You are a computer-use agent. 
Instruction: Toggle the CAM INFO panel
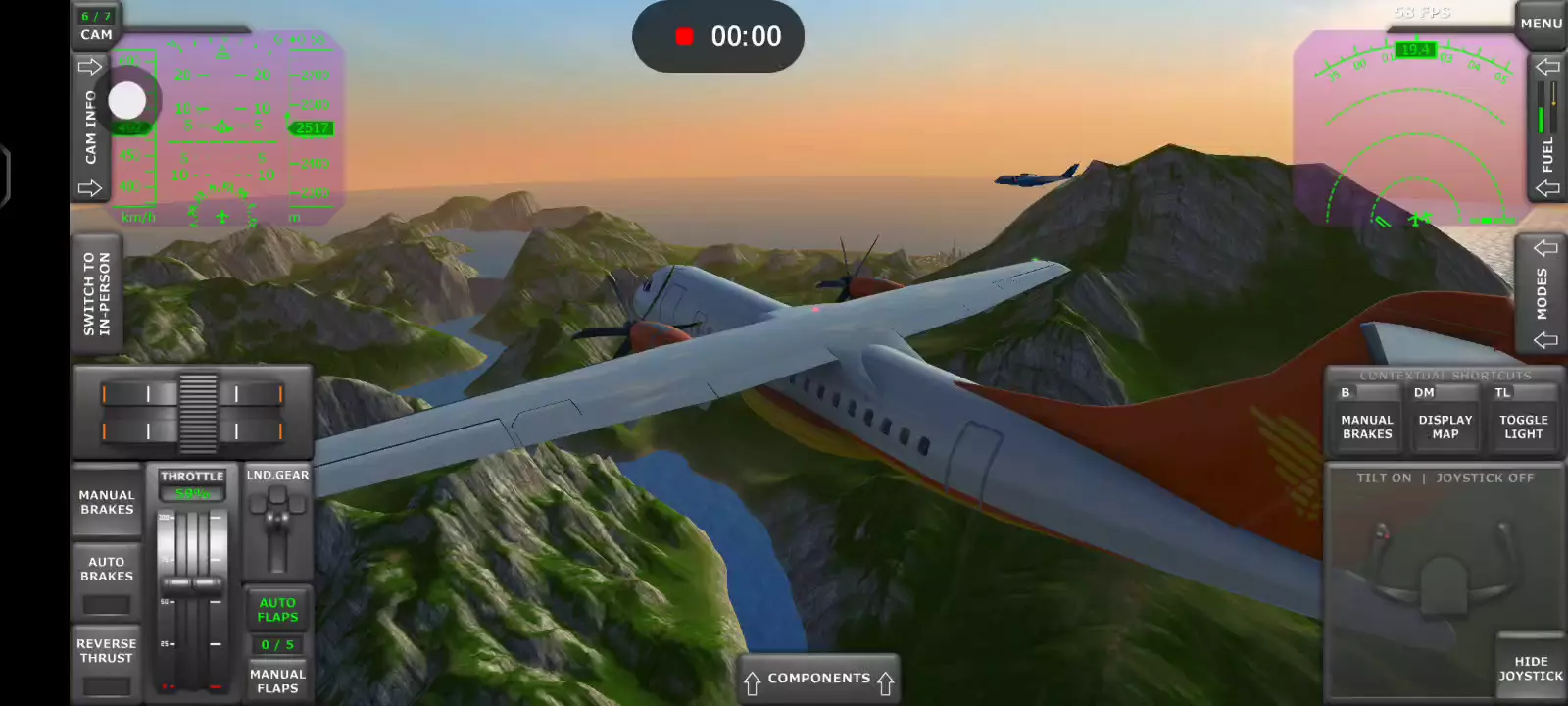90,127
